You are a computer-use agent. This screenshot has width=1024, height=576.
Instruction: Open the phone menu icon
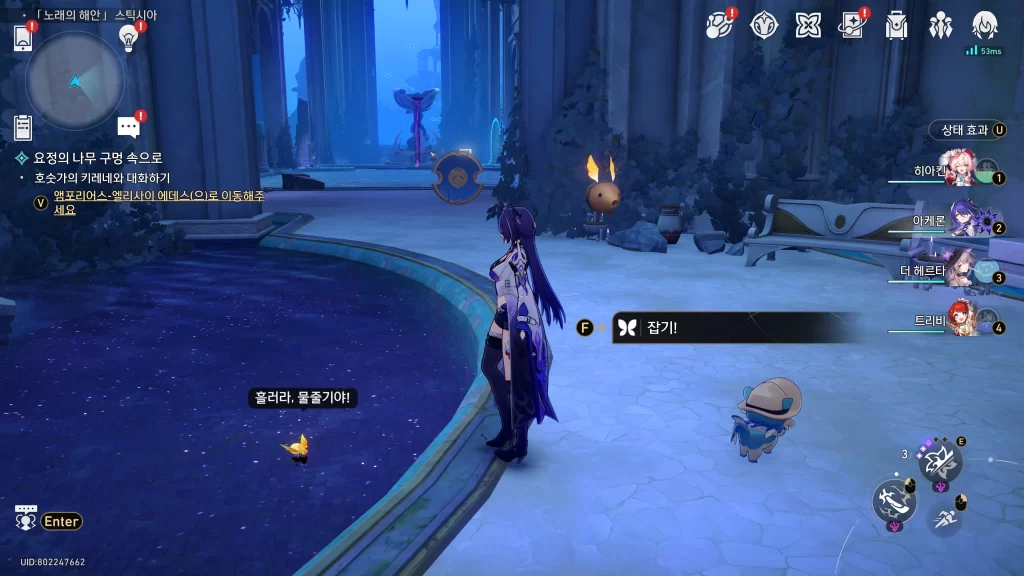click(x=23, y=38)
